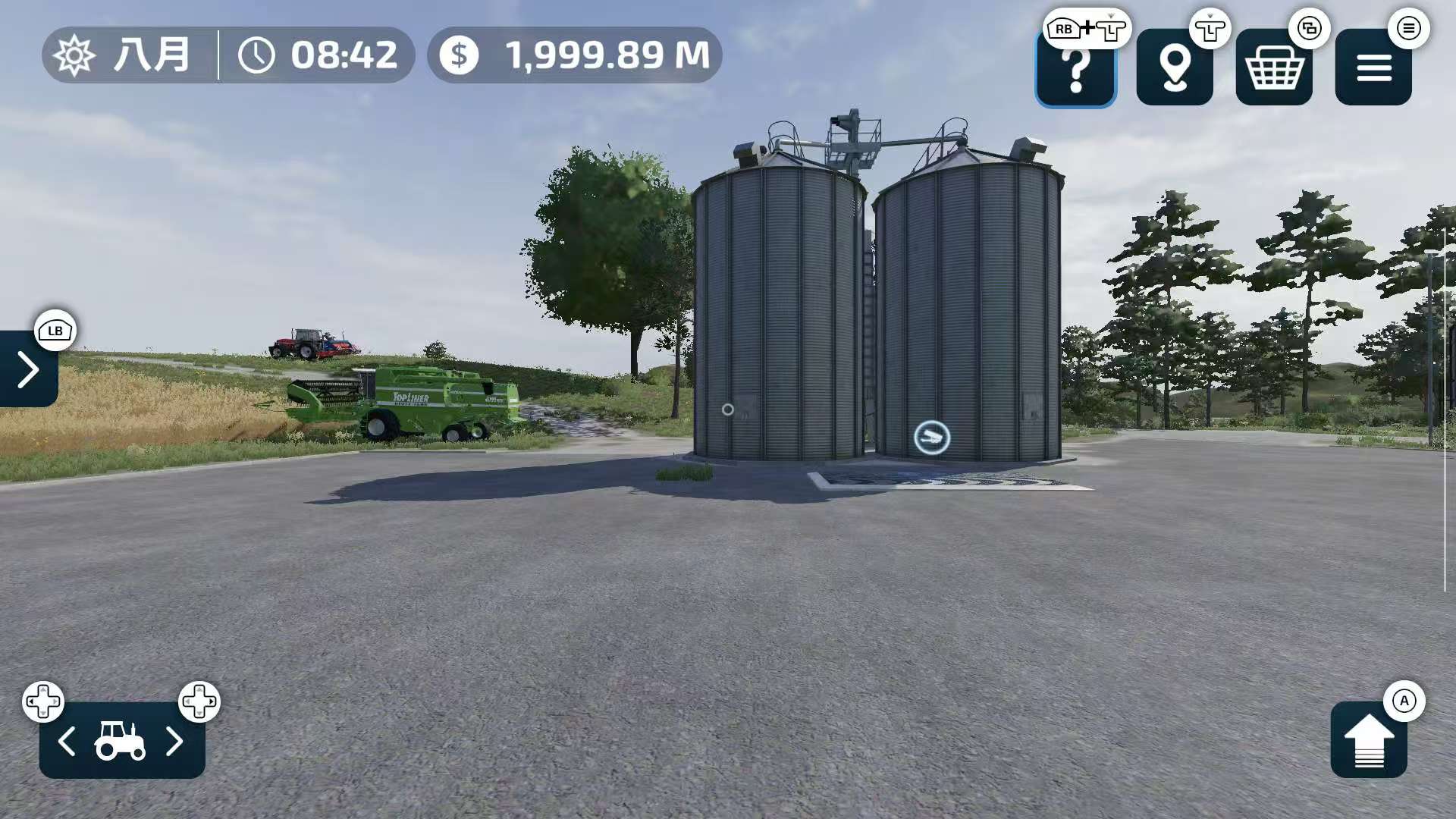Open the Help question mark panel
1456x819 pixels.
[x=1075, y=70]
